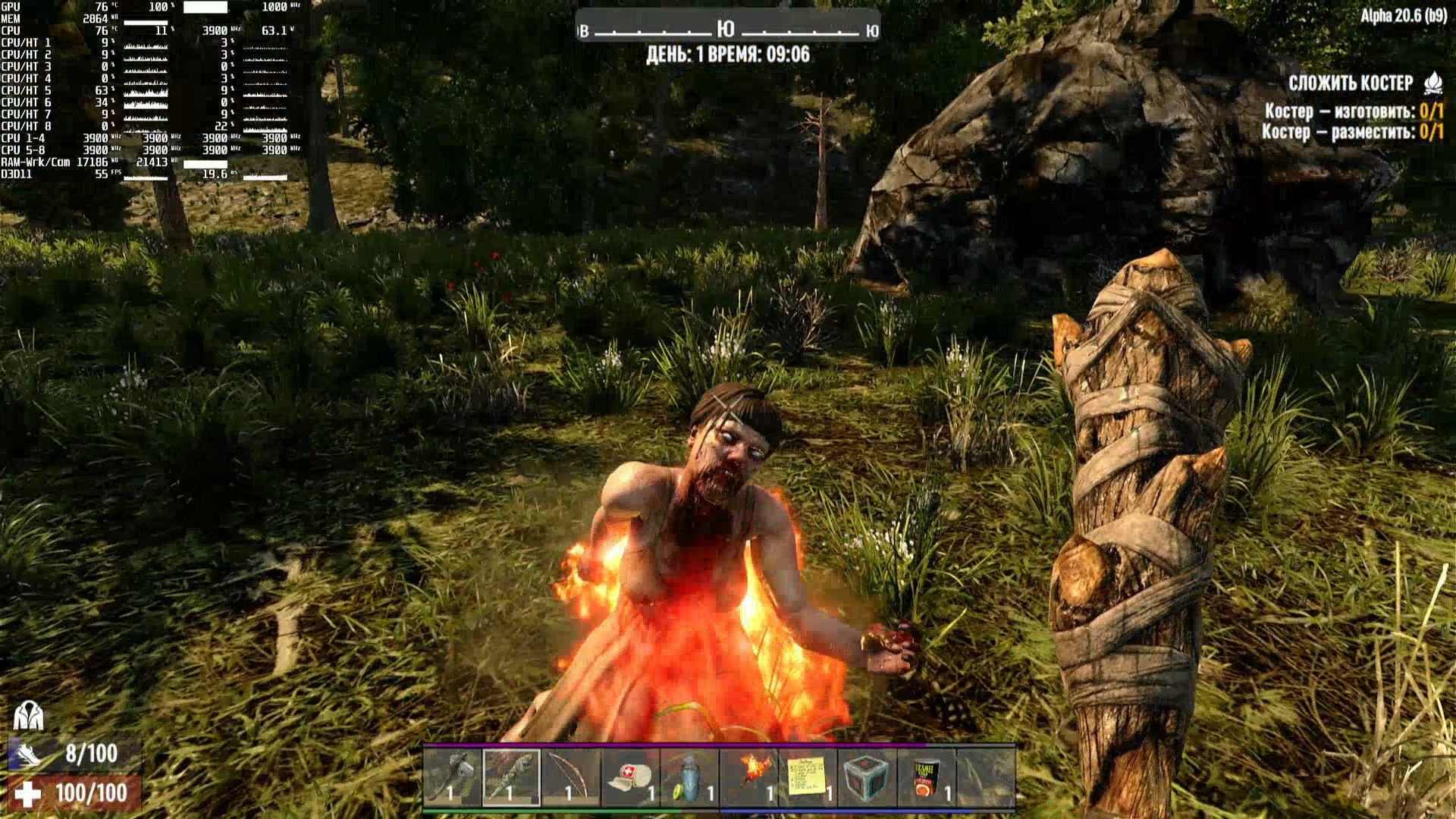This screenshot has height=819, width=1456.
Task: Click the 'Сложить костер' quest tracker title
Action: pos(1351,83)
